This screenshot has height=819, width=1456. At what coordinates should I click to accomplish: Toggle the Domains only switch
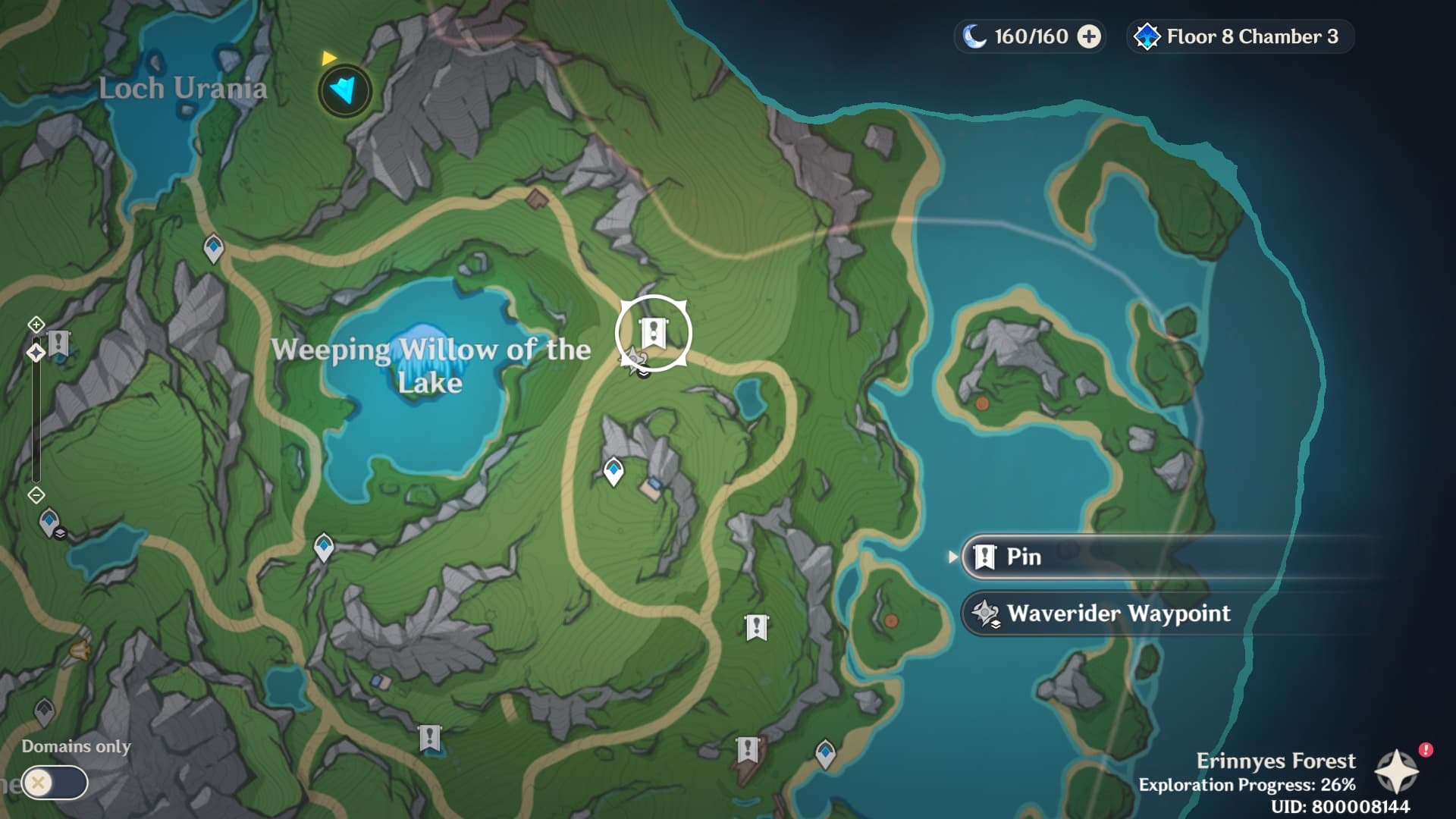pyautogui.click(x=55, y=782)
